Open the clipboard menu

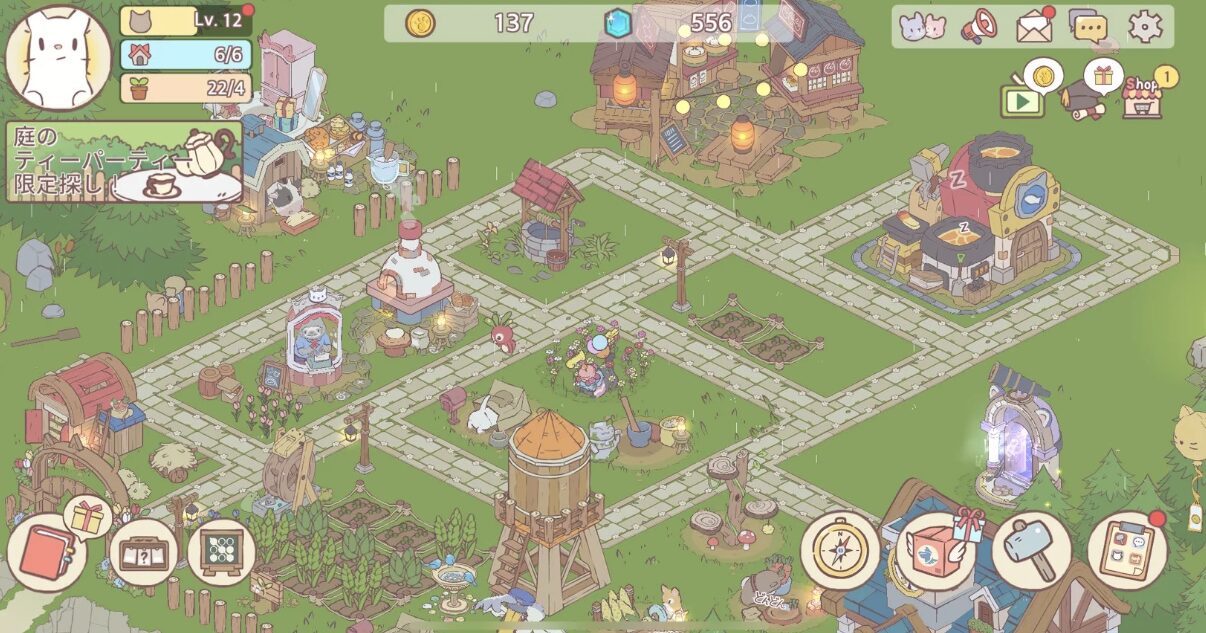[1127, 551]
